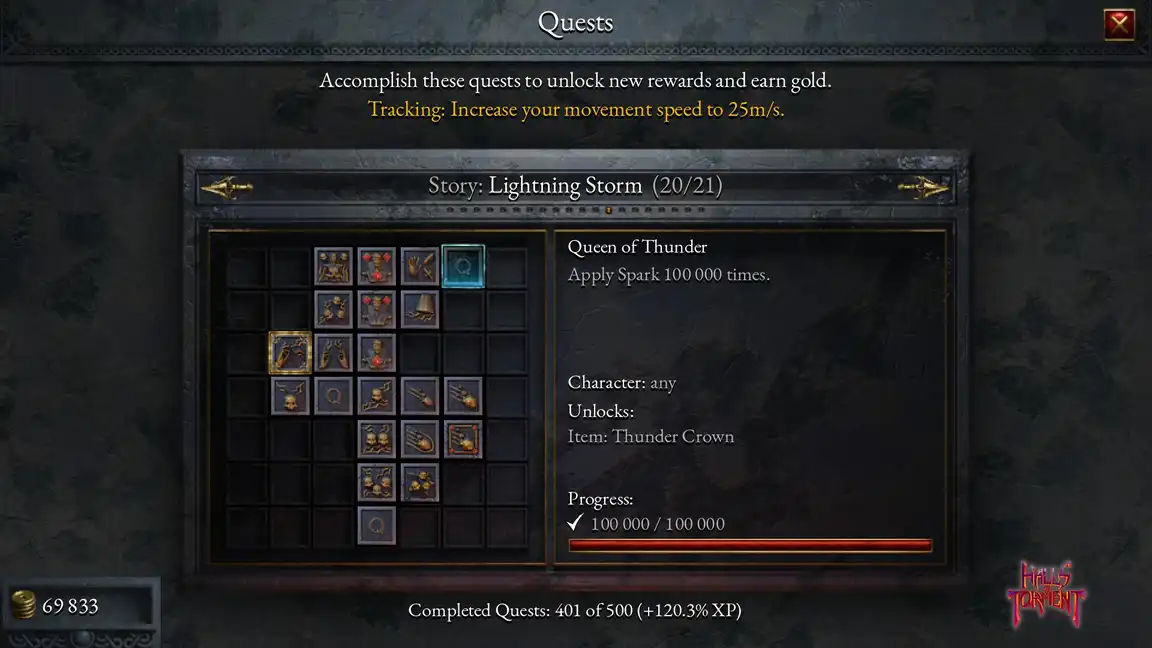
Task: Select the highlighted blue Queen of Thunder tile
Action: 463,266
